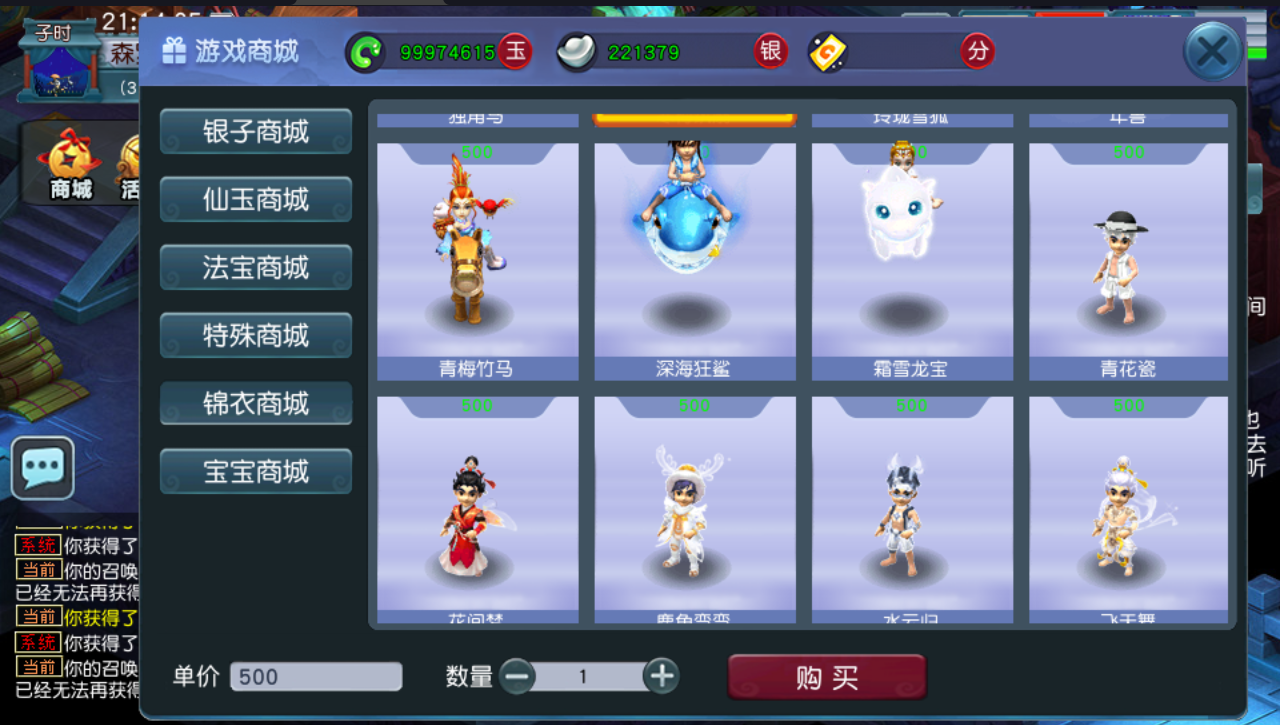Switch to the 银子商城 category
Image resolution: width=1280 pixels, height=725 pixels.
point(255,131)
